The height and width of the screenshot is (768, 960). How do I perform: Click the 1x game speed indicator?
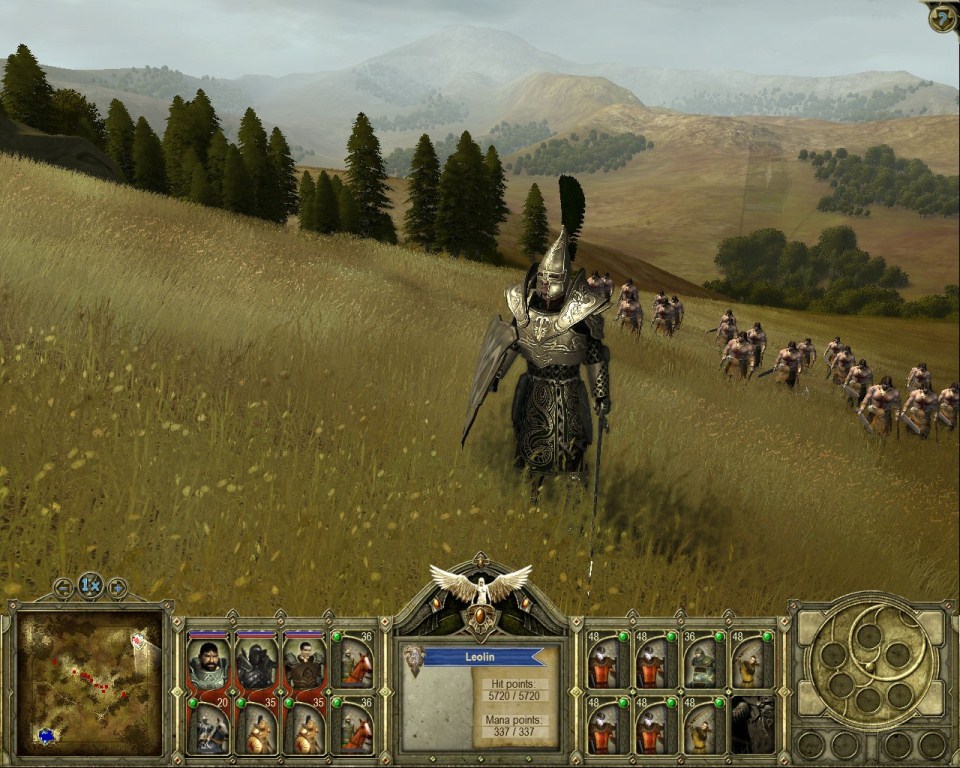click(x=91, y=587)
